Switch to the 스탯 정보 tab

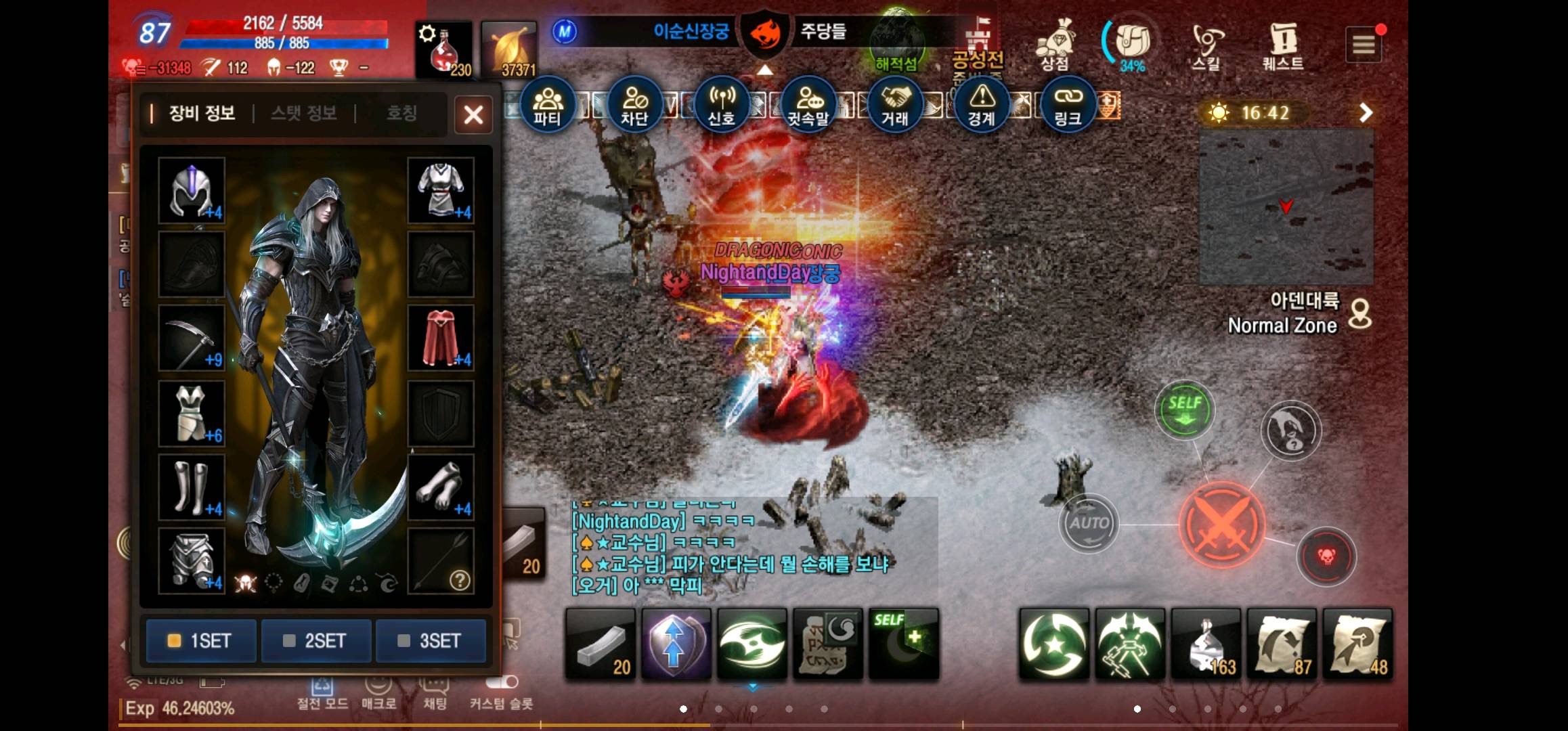point(303,114)
